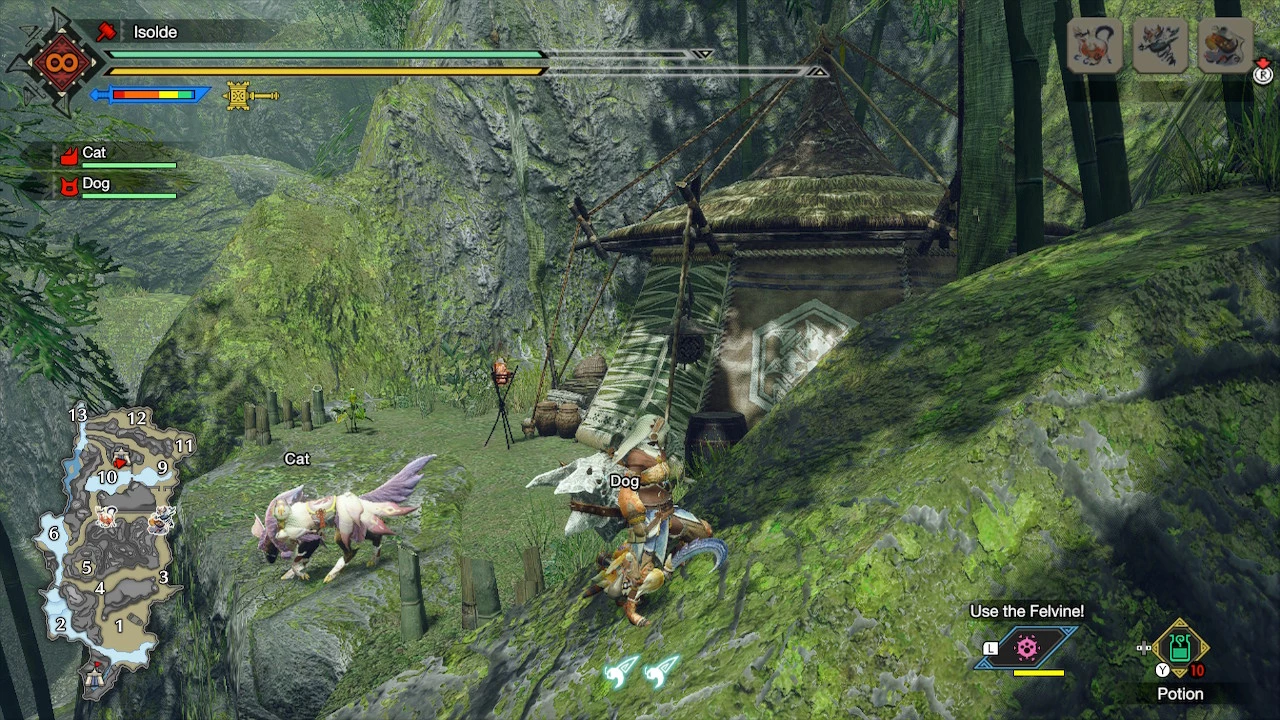Choose the middle dark winged monster icon
1280x720 pixels.
1159,46
